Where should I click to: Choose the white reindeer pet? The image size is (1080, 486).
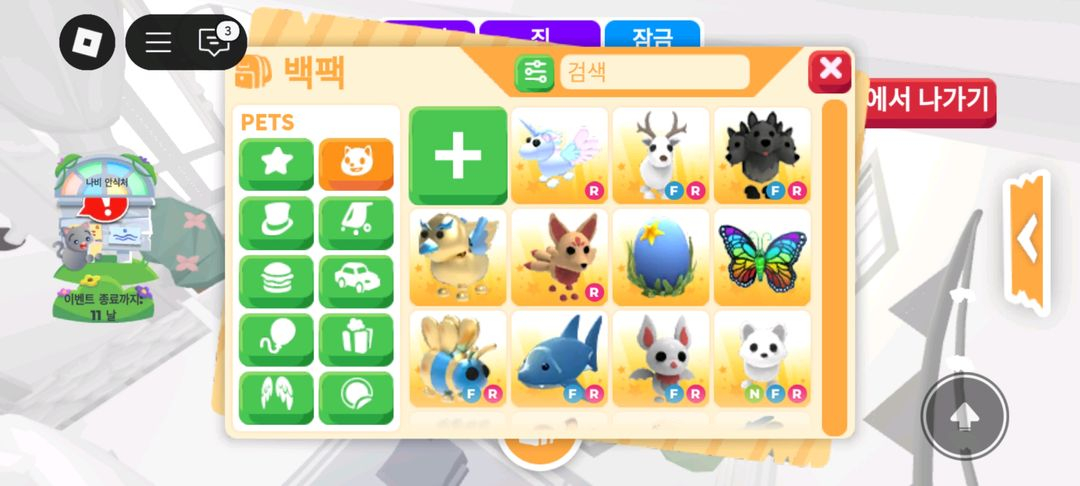[661, 156]
